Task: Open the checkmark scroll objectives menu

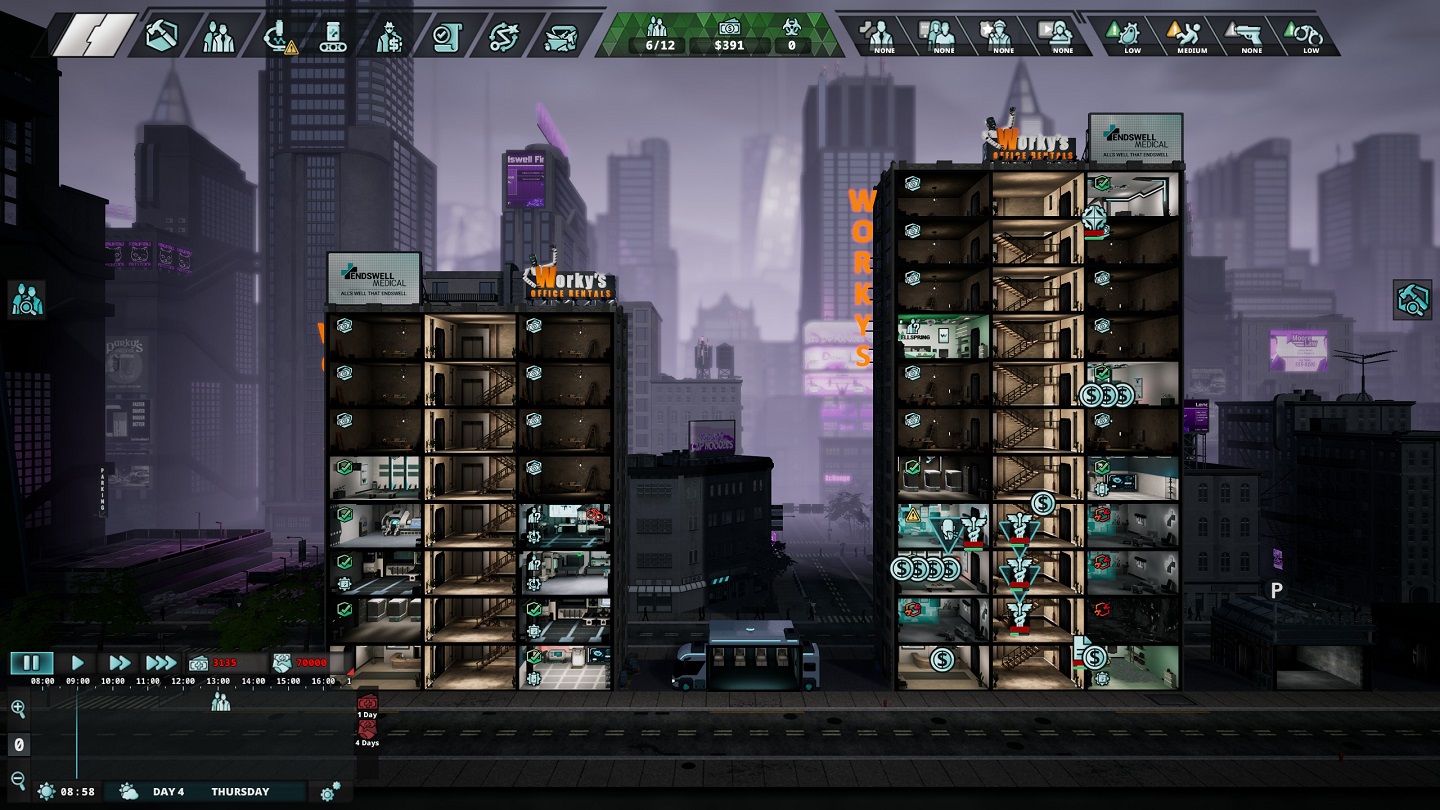Action: [x=444, y=36]
